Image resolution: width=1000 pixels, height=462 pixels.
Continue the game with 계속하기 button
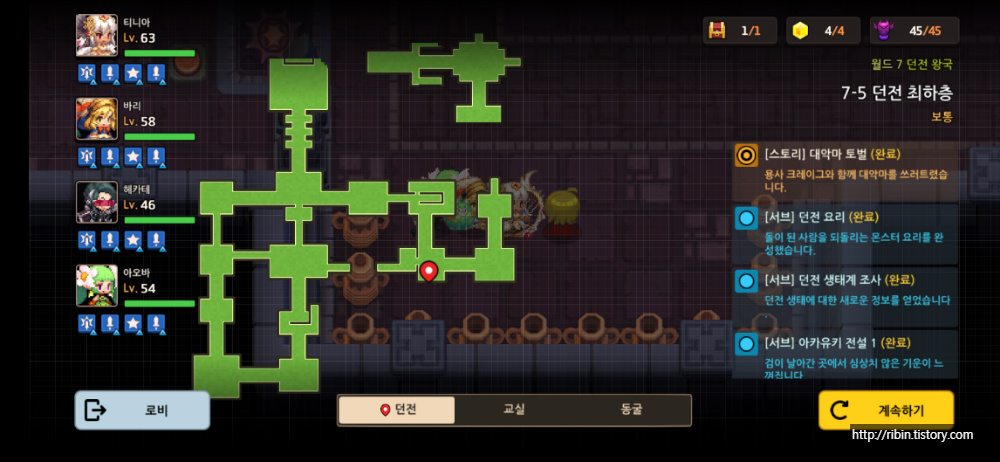886,410
